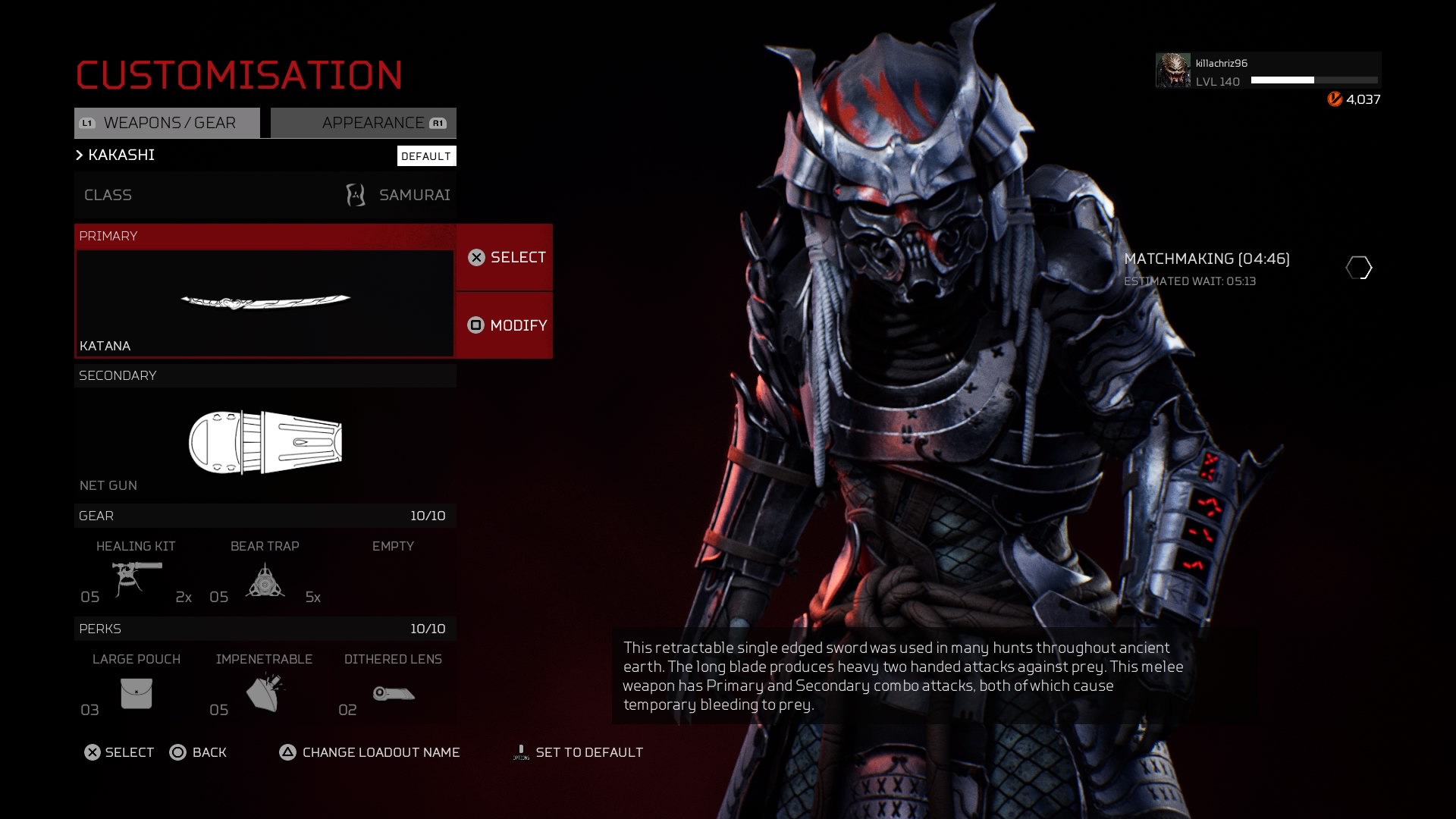
Task: Choose the Dithered Lens perk slot
Action: 393,686
